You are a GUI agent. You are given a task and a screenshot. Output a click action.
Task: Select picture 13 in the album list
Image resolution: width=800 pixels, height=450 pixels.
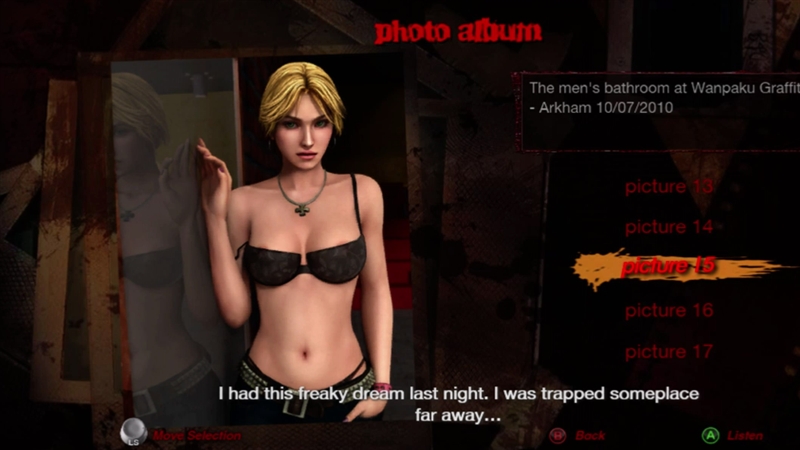(x=669, y=187)
